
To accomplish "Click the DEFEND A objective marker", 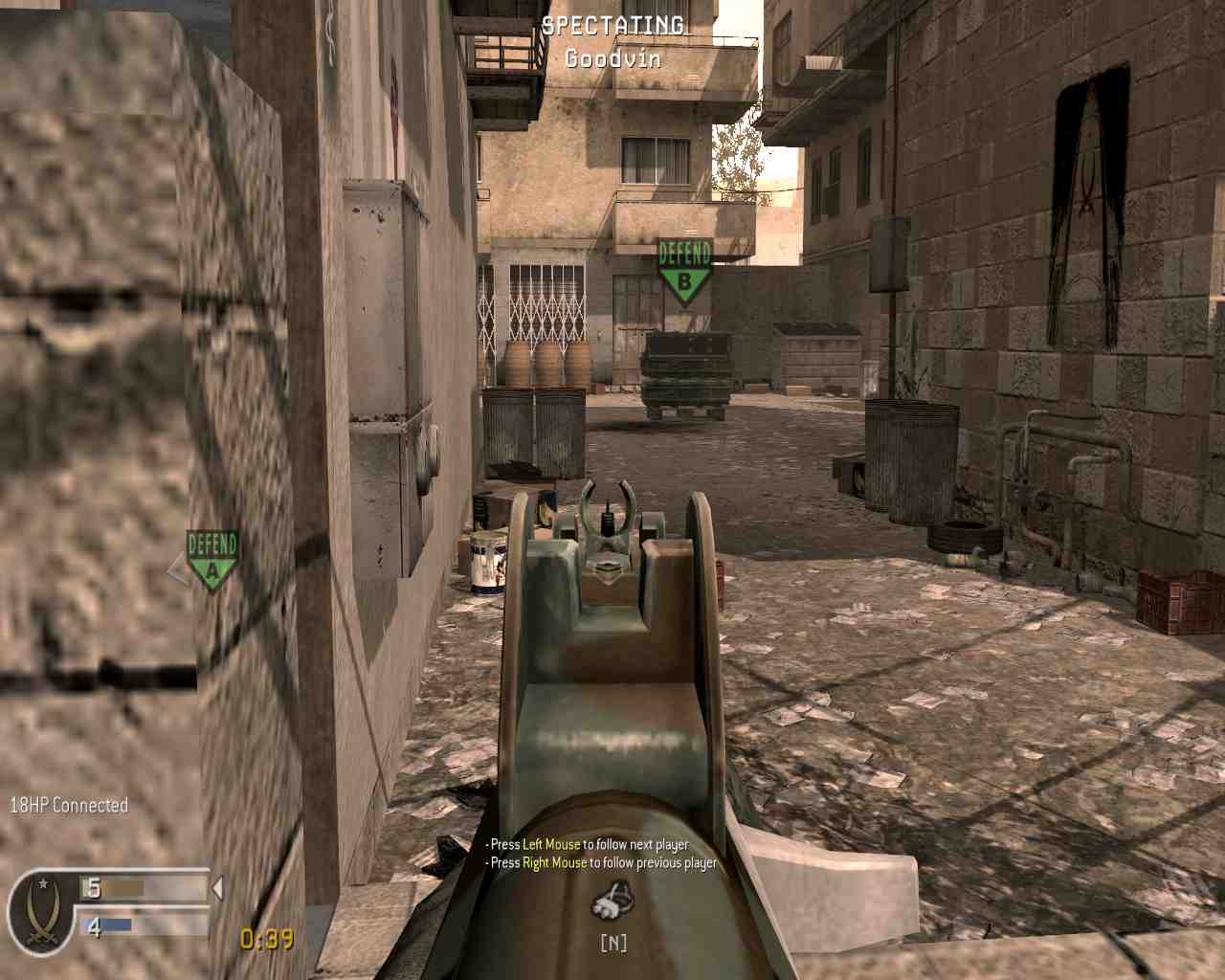I will click(x=212, y=557).
